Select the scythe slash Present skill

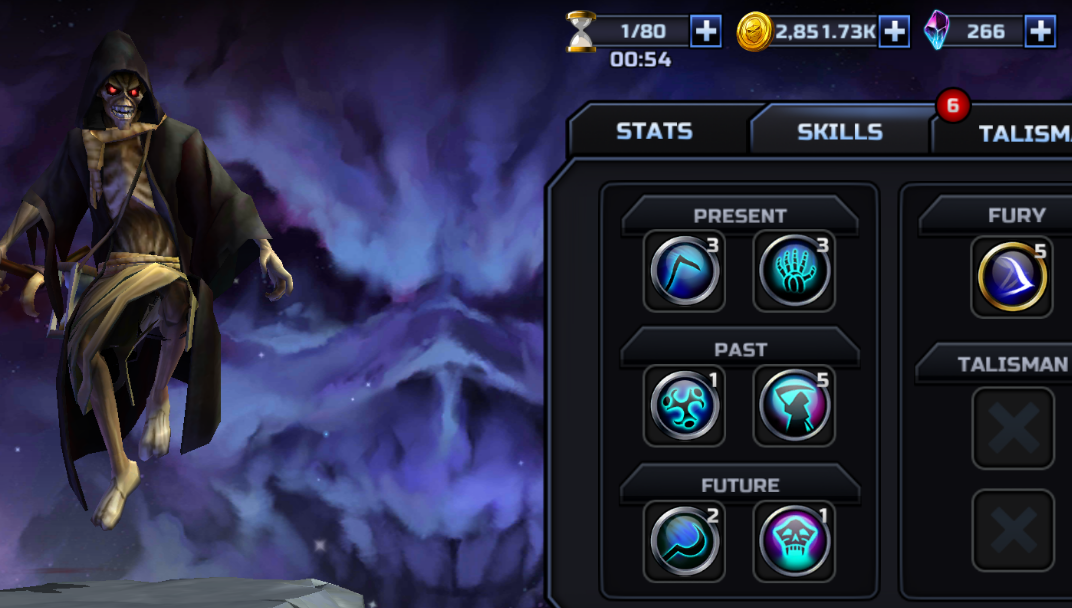coord(684,271)
